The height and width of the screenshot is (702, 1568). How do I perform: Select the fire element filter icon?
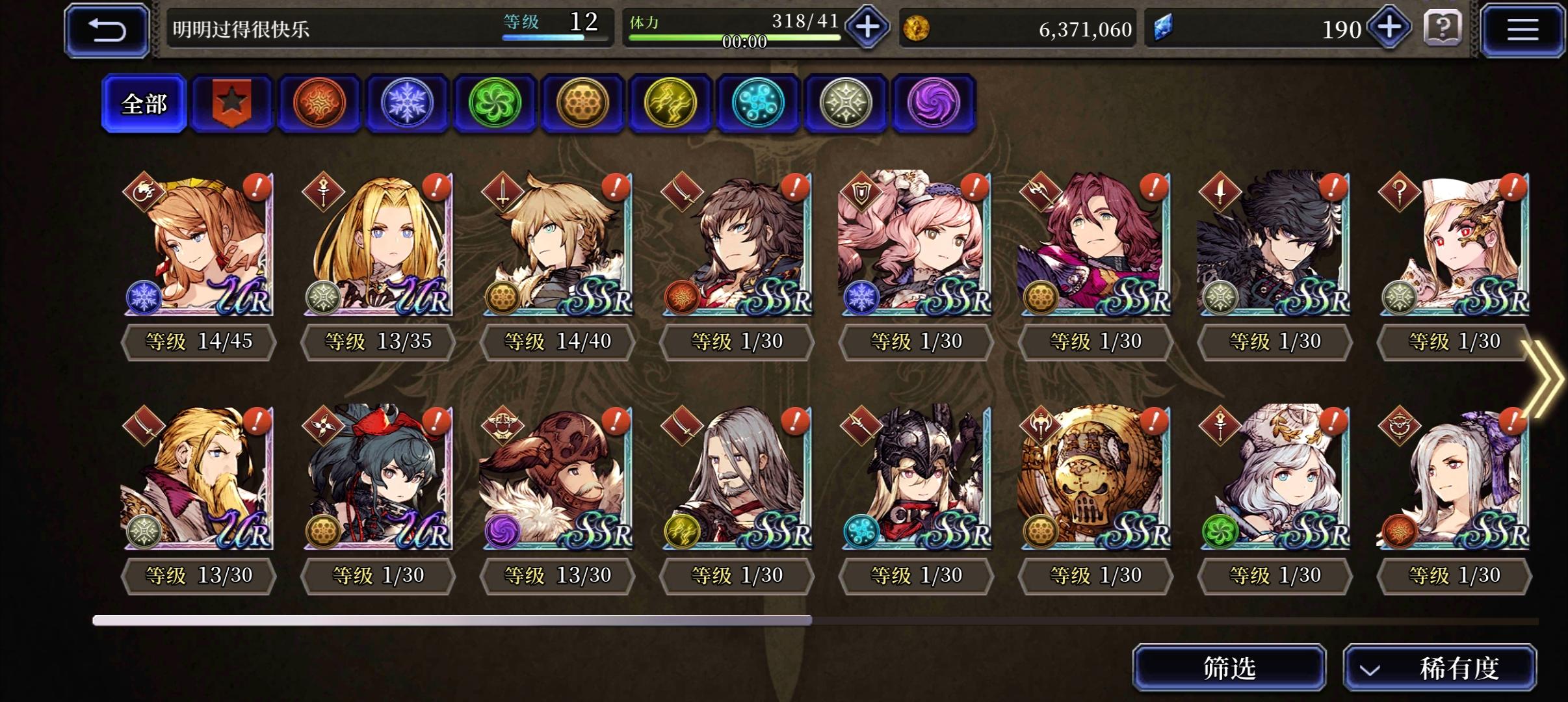320,103
